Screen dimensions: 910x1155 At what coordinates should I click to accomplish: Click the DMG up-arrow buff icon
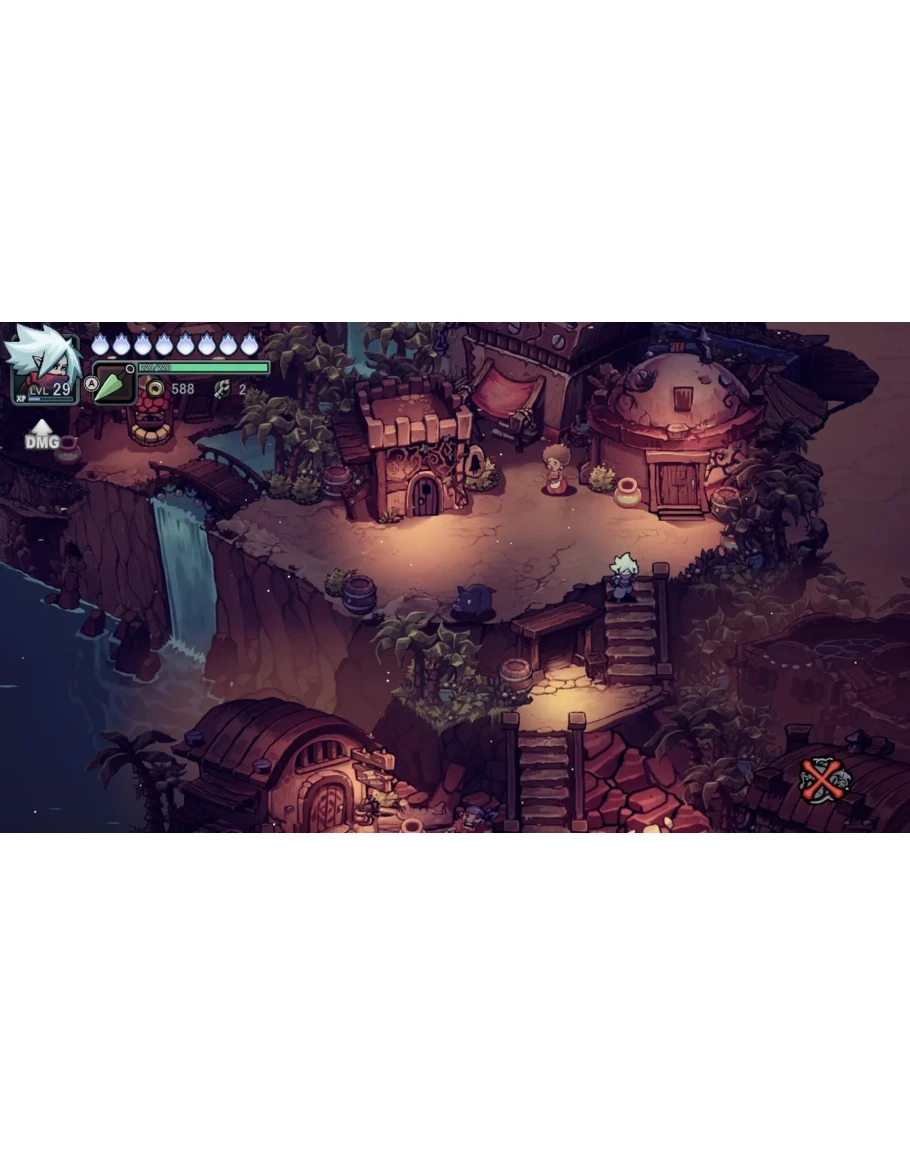41,434
